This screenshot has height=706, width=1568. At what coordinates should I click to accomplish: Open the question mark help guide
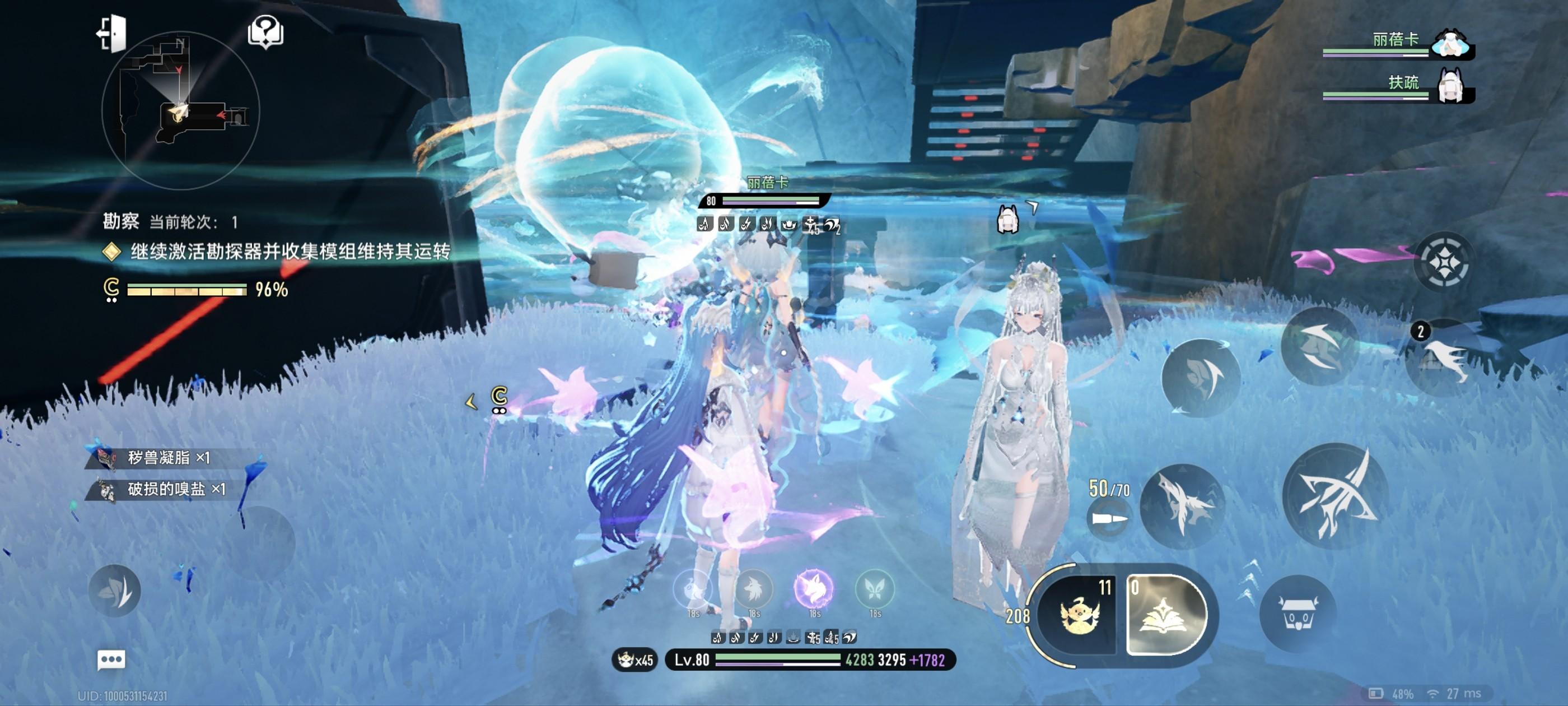[x=265, y=32]
